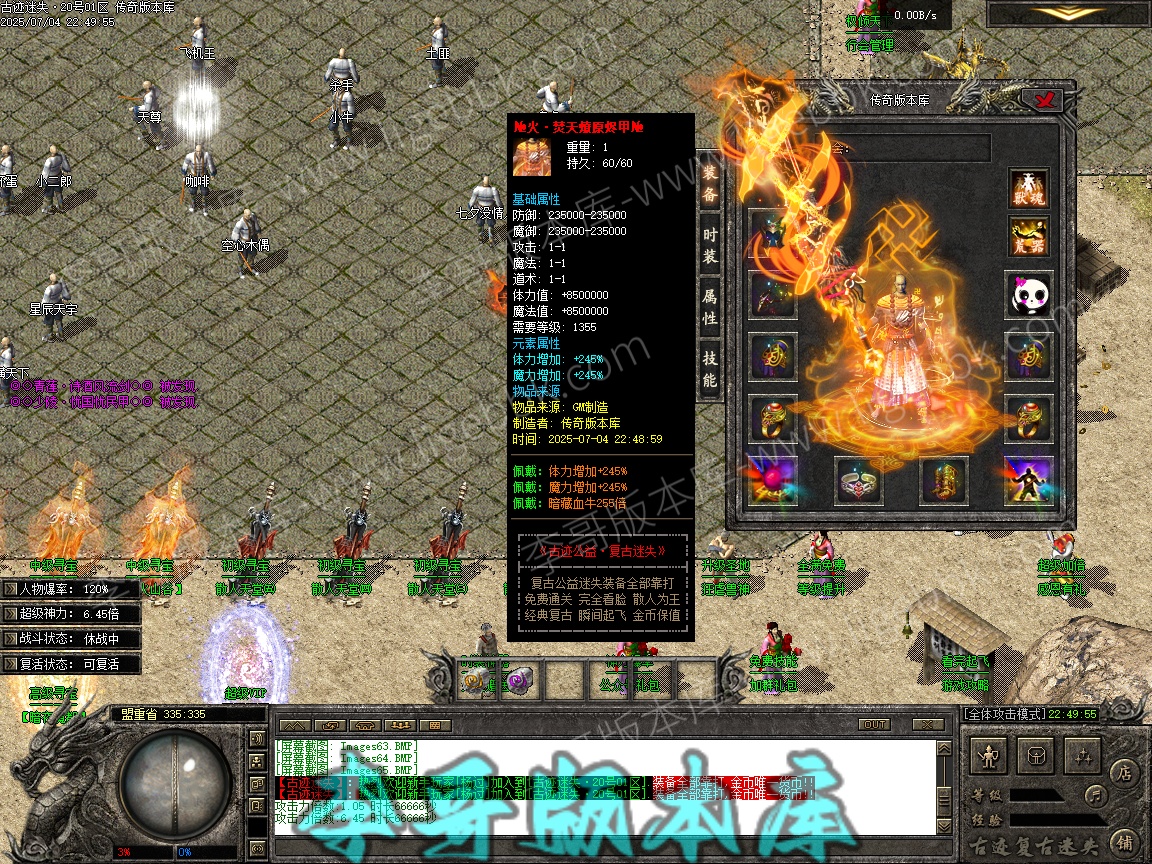Switch to the 装备 equipment tab
The width and height of the screenshot is (1152, 864).
pos(709,183)
